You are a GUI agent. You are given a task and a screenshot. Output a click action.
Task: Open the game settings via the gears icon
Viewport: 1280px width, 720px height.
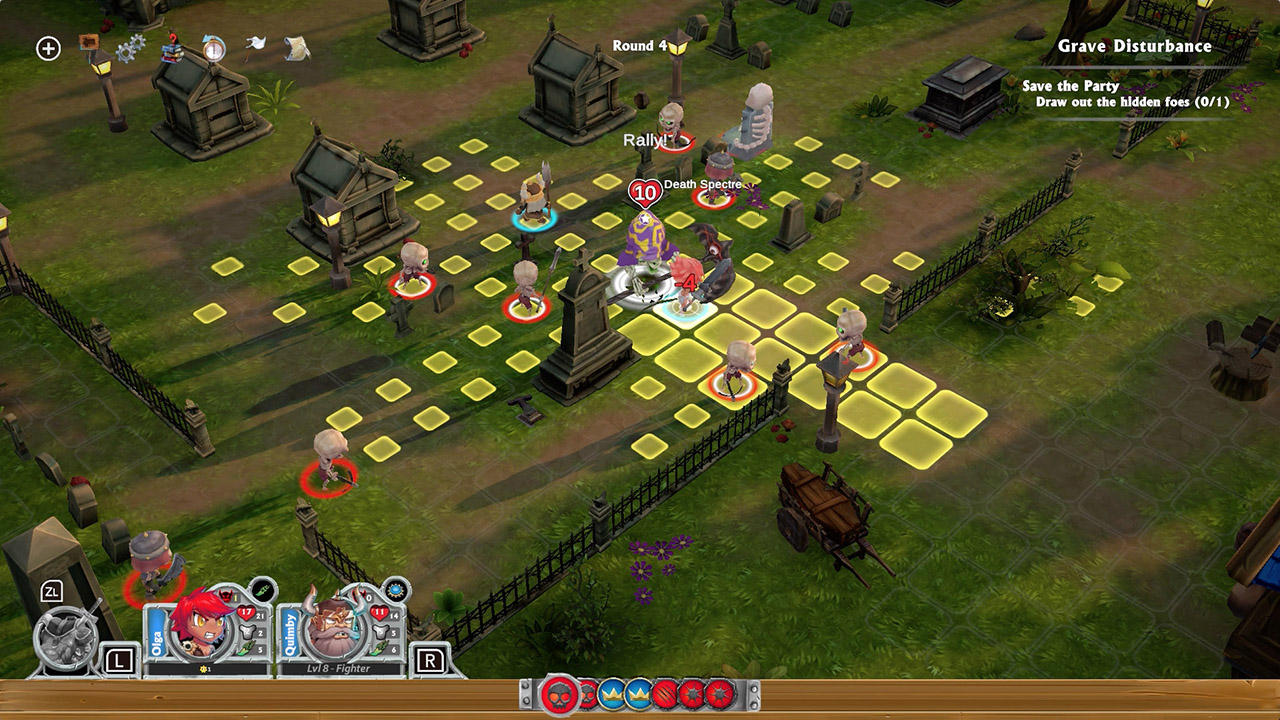point(131,47)
